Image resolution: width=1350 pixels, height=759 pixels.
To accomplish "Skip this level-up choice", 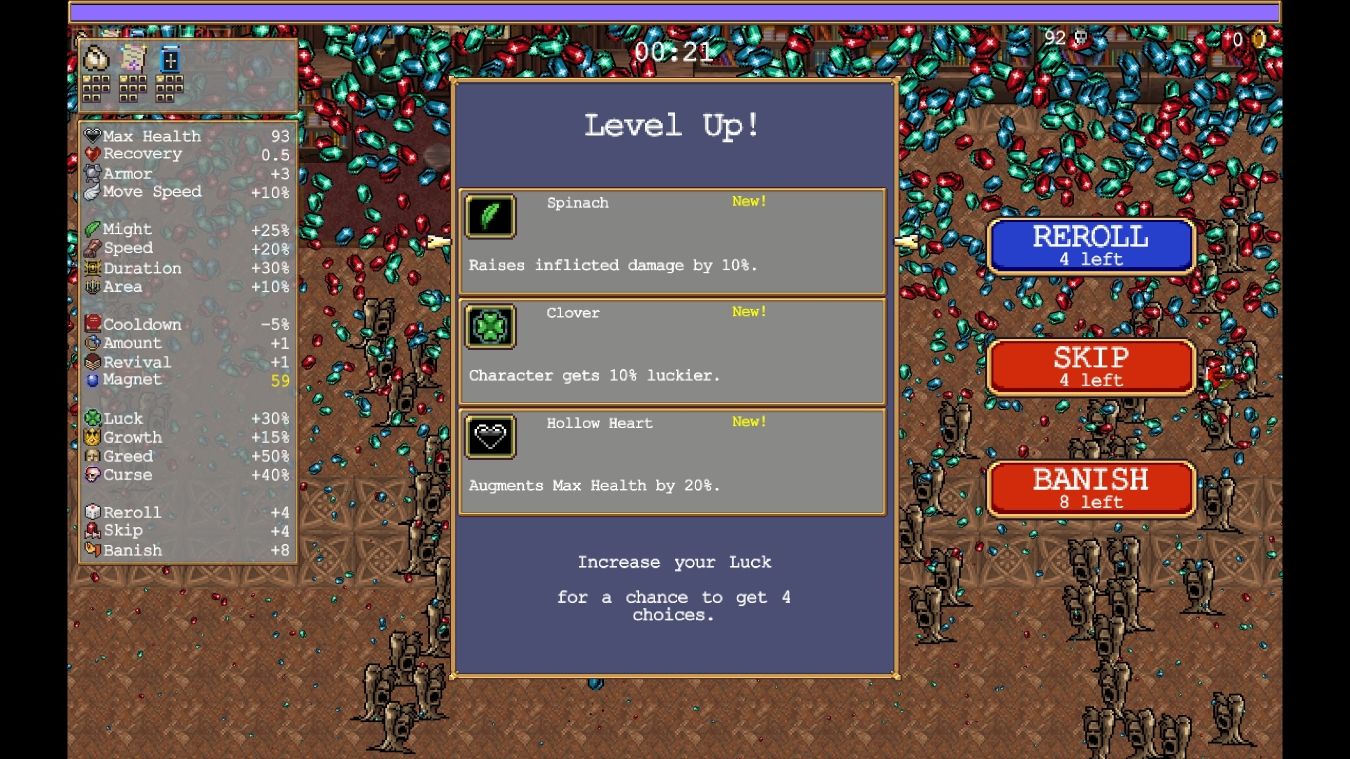I will [1091, 367].
